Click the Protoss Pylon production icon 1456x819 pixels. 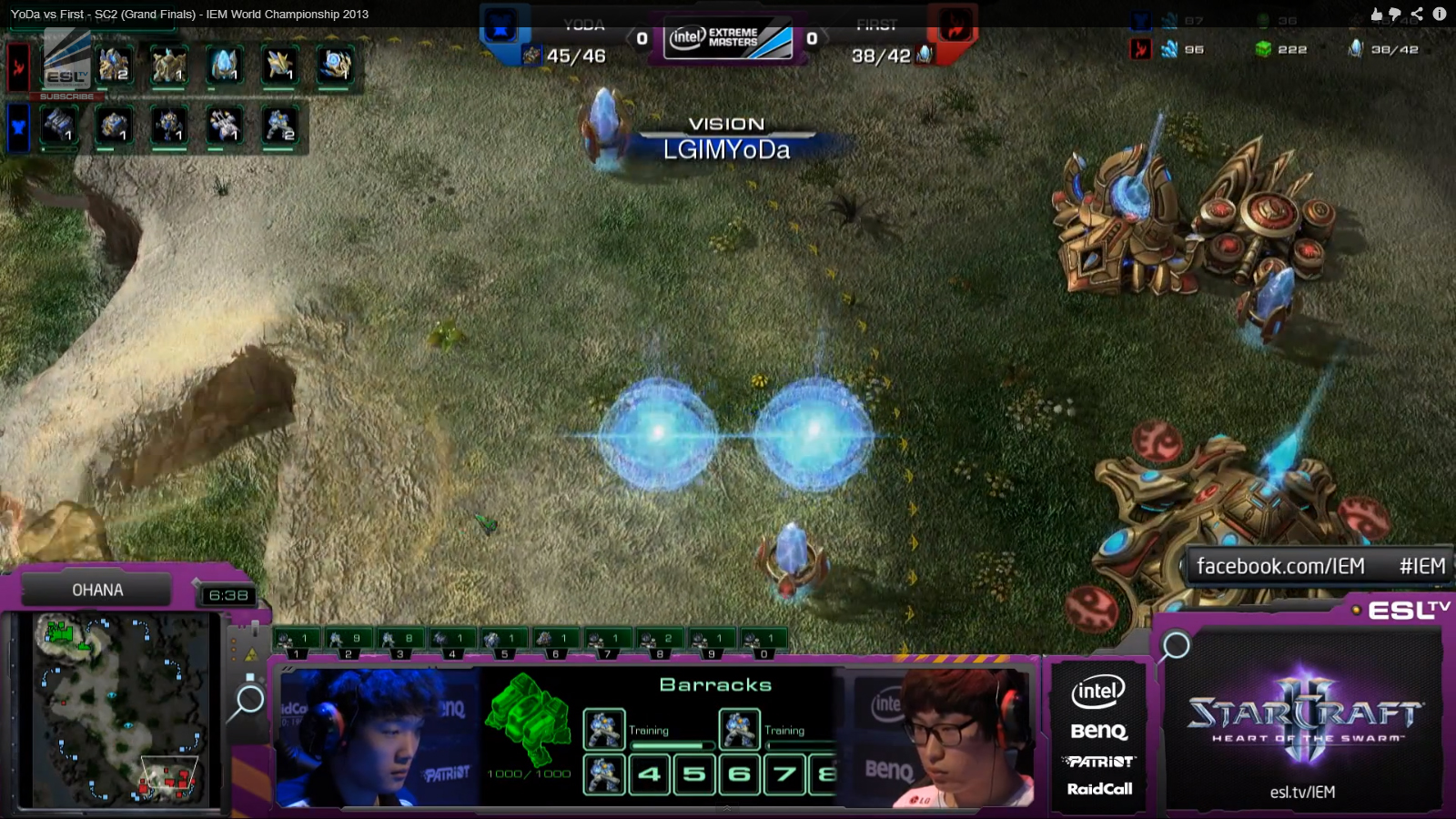point(224,66)
